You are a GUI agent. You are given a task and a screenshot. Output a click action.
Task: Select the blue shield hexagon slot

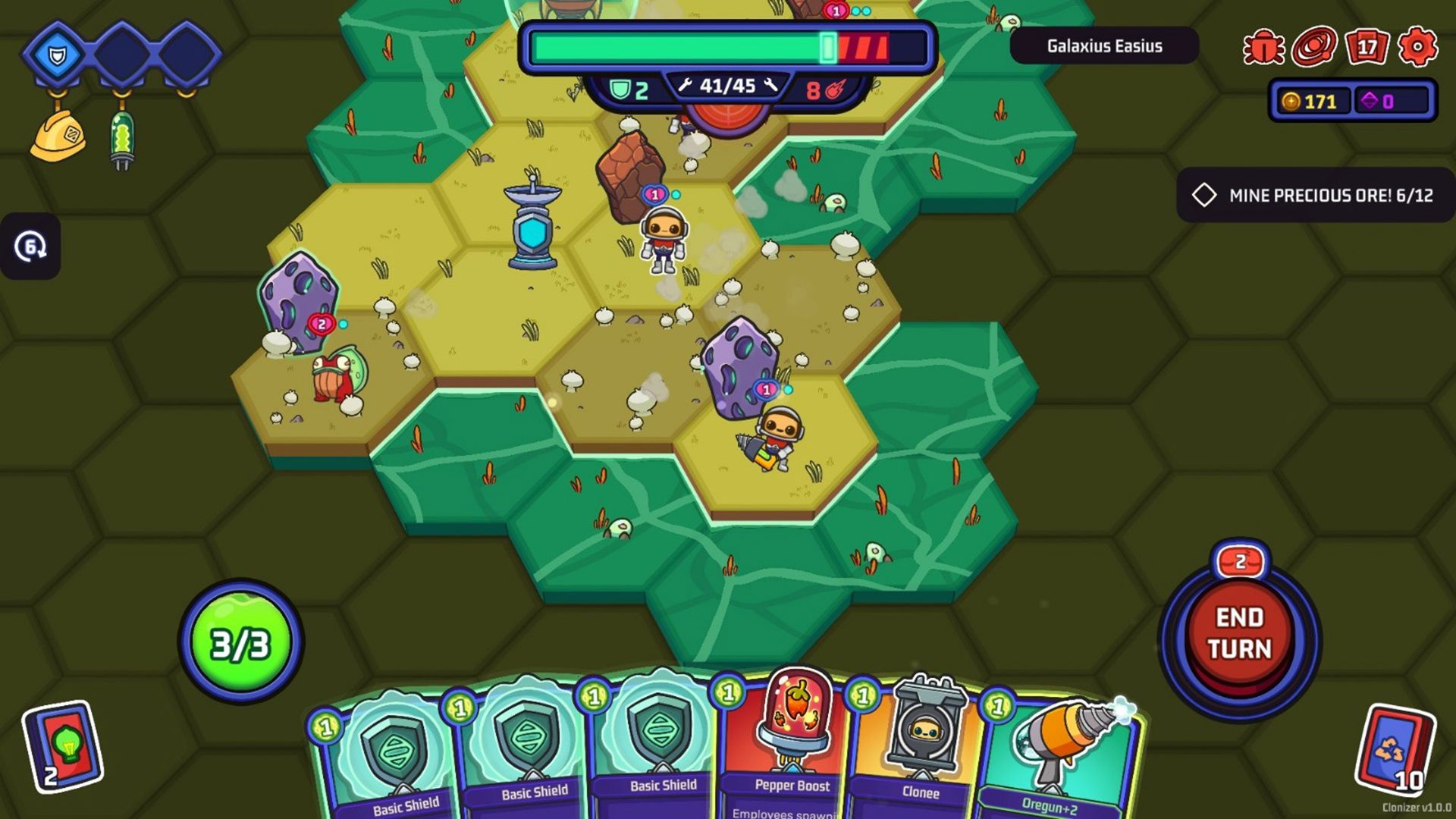58,54
